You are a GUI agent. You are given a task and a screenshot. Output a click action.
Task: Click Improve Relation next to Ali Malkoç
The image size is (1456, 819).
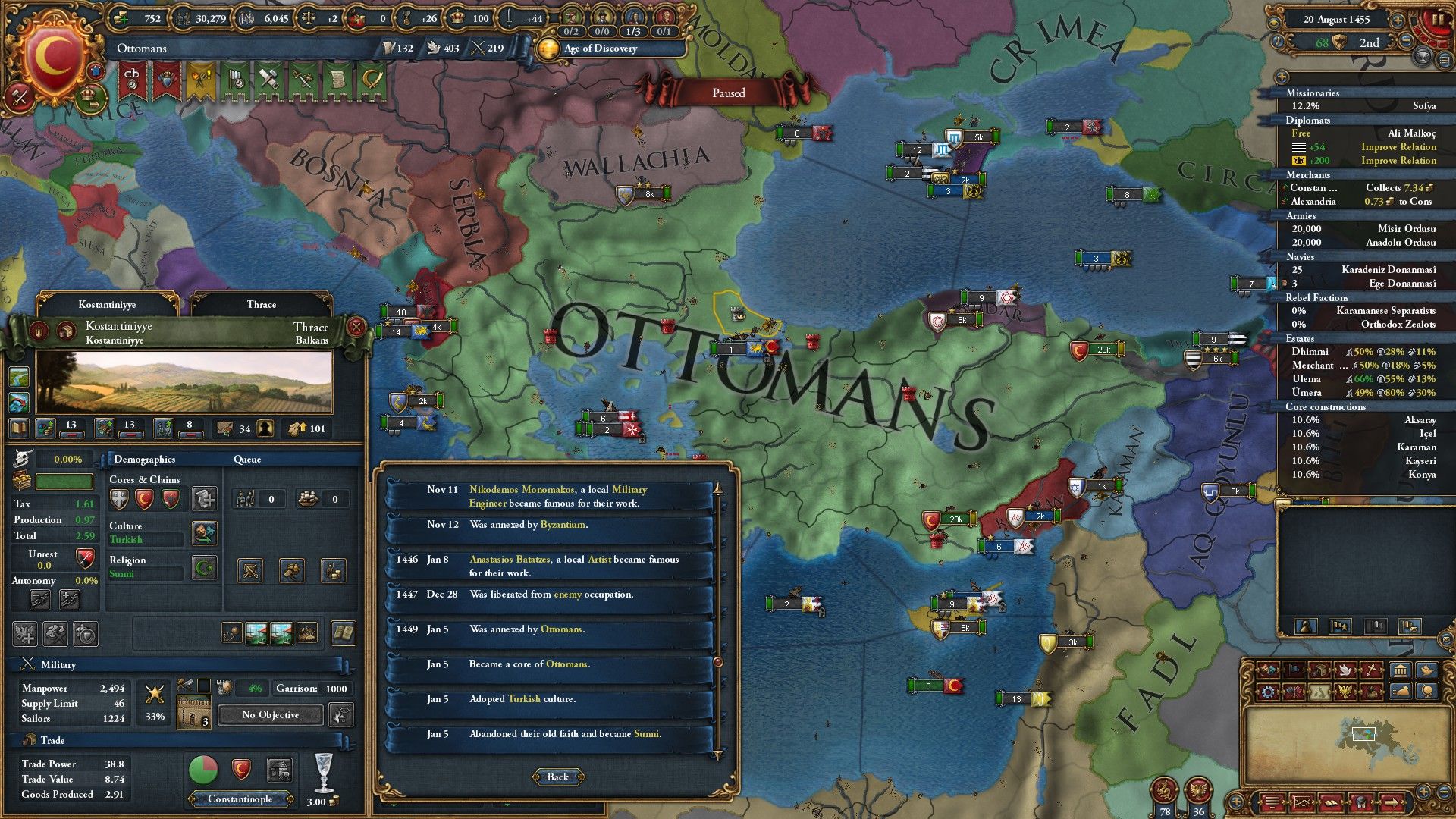coord(1398,146)
